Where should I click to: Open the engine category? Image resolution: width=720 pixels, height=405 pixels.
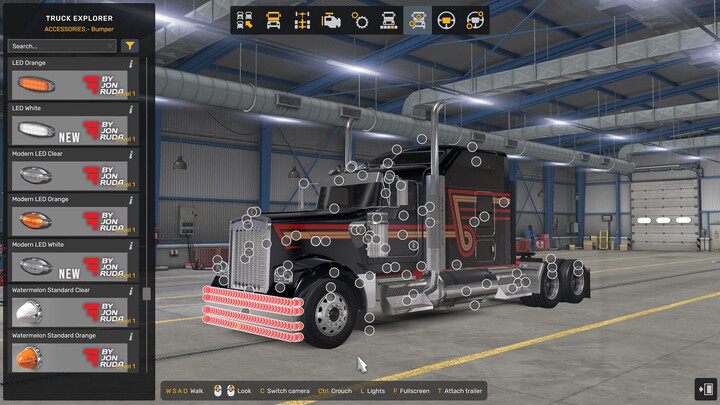(x=331, y=20)
